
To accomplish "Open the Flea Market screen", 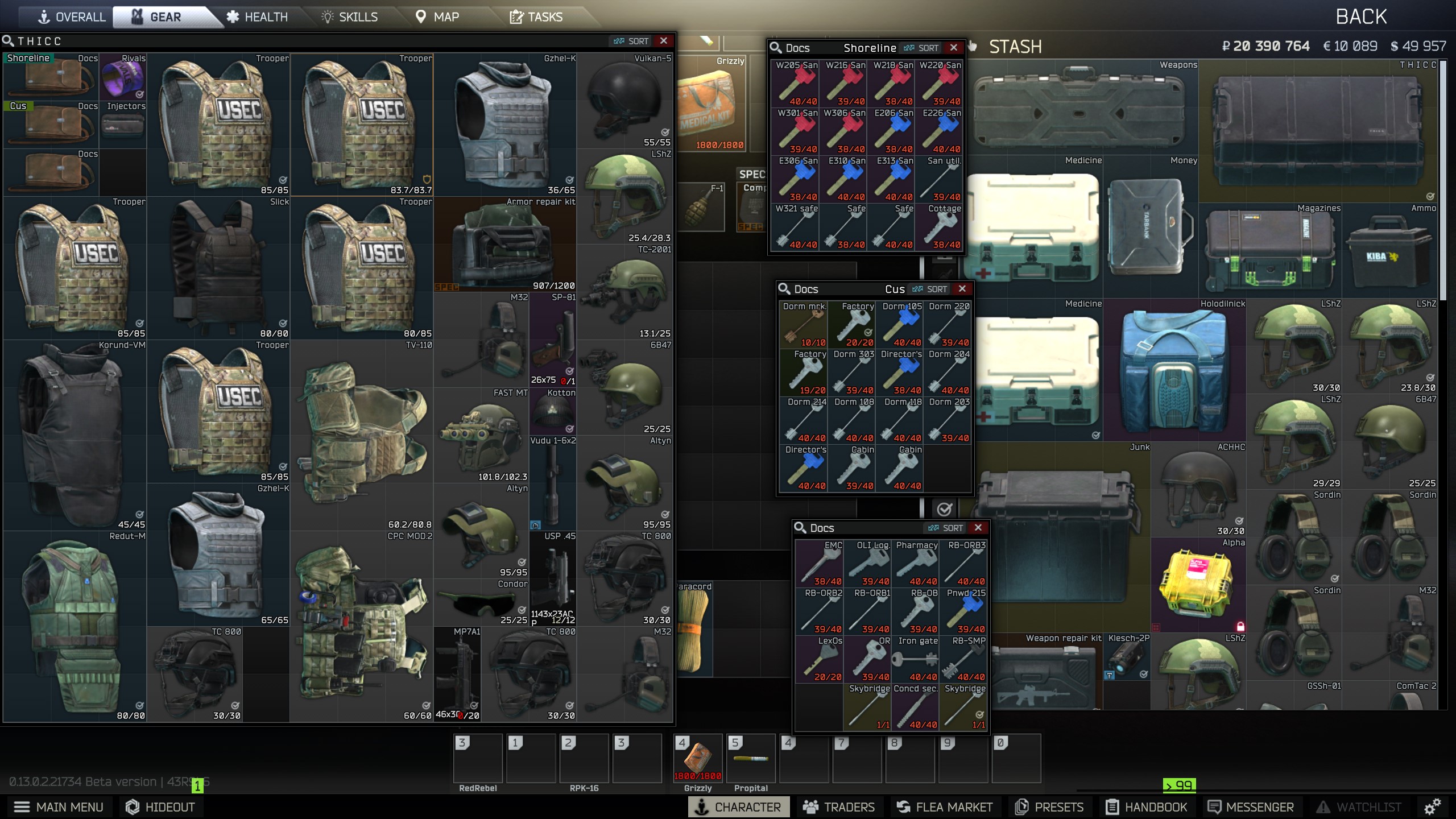I will [946, 806].
